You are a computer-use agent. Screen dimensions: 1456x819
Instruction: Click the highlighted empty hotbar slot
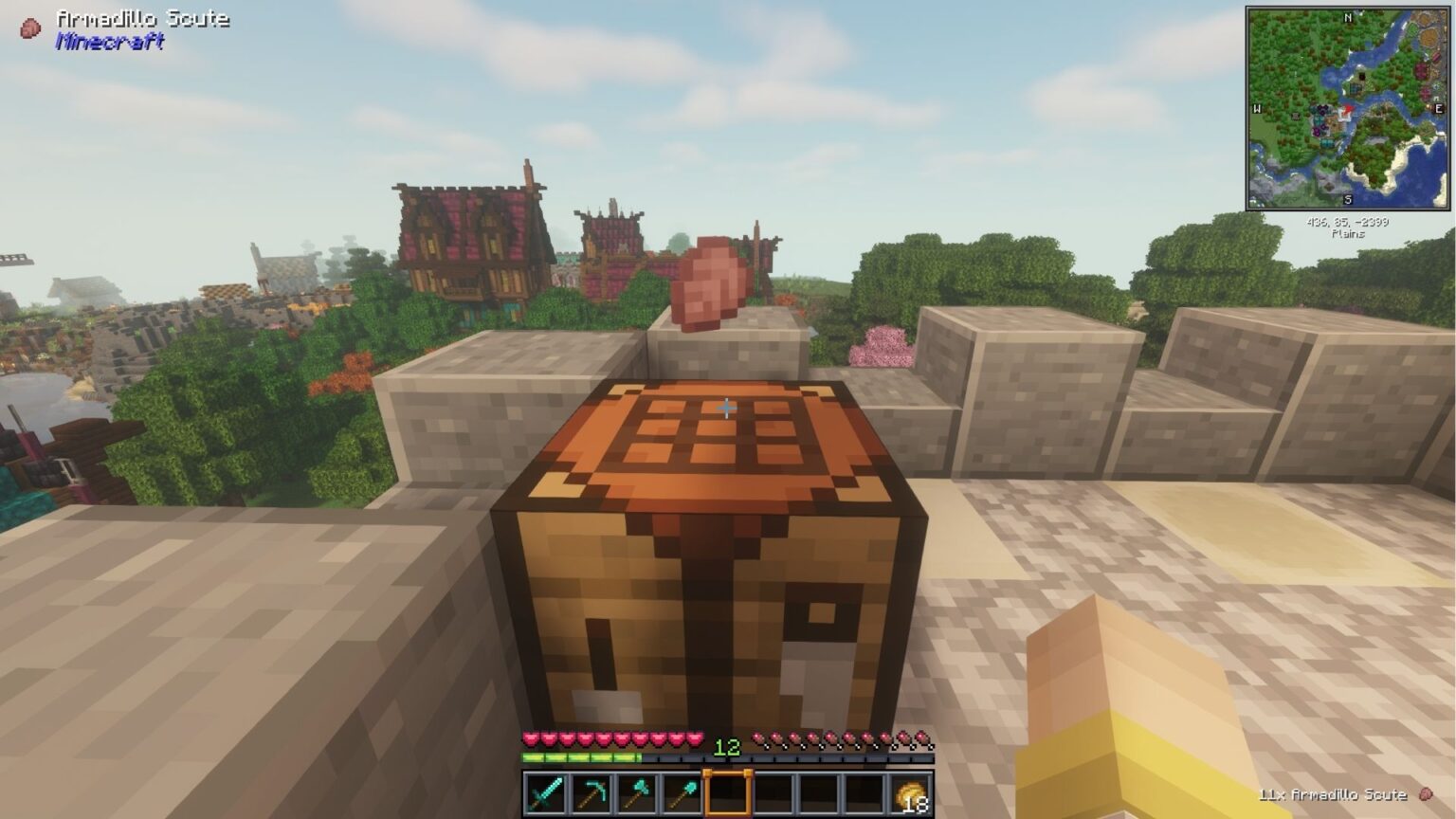[727, 792]
